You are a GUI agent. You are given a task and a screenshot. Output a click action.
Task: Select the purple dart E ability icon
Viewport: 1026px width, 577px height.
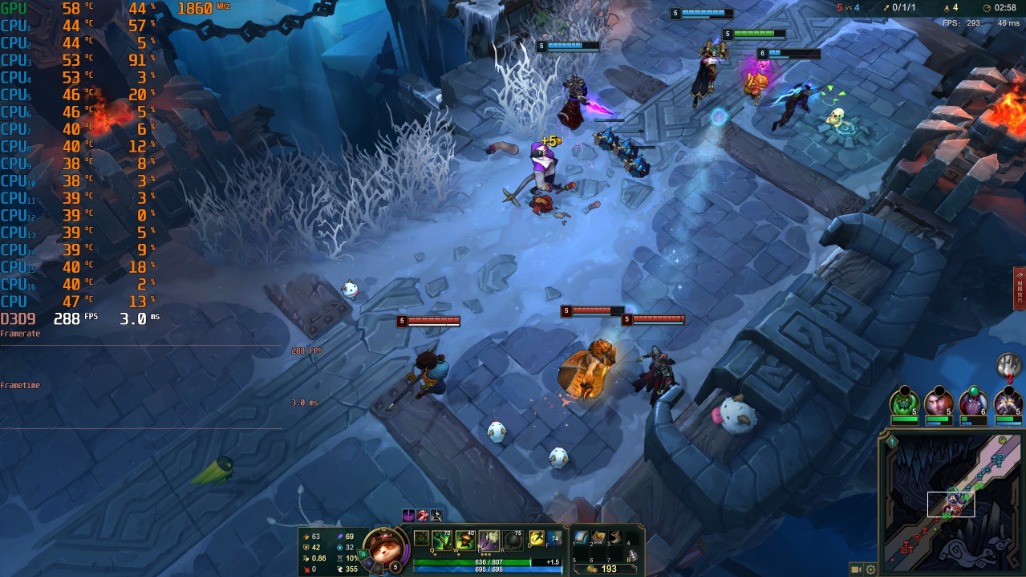pyautogui.click(x=489, y=540)
